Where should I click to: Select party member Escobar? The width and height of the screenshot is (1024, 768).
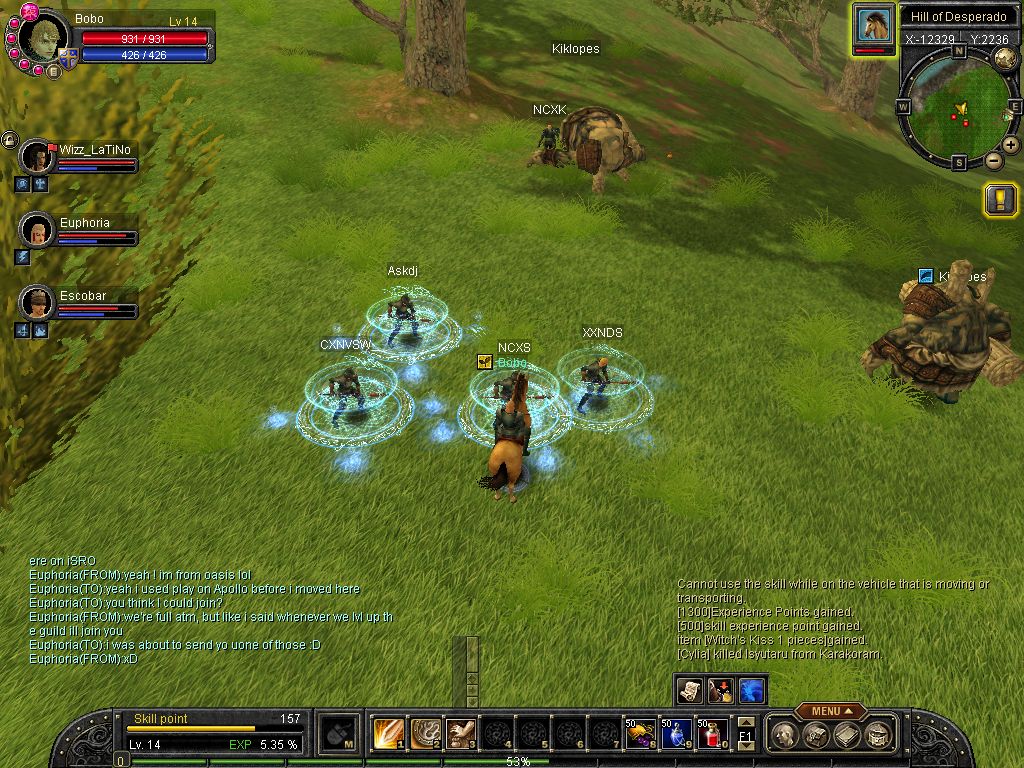[39, 303]
